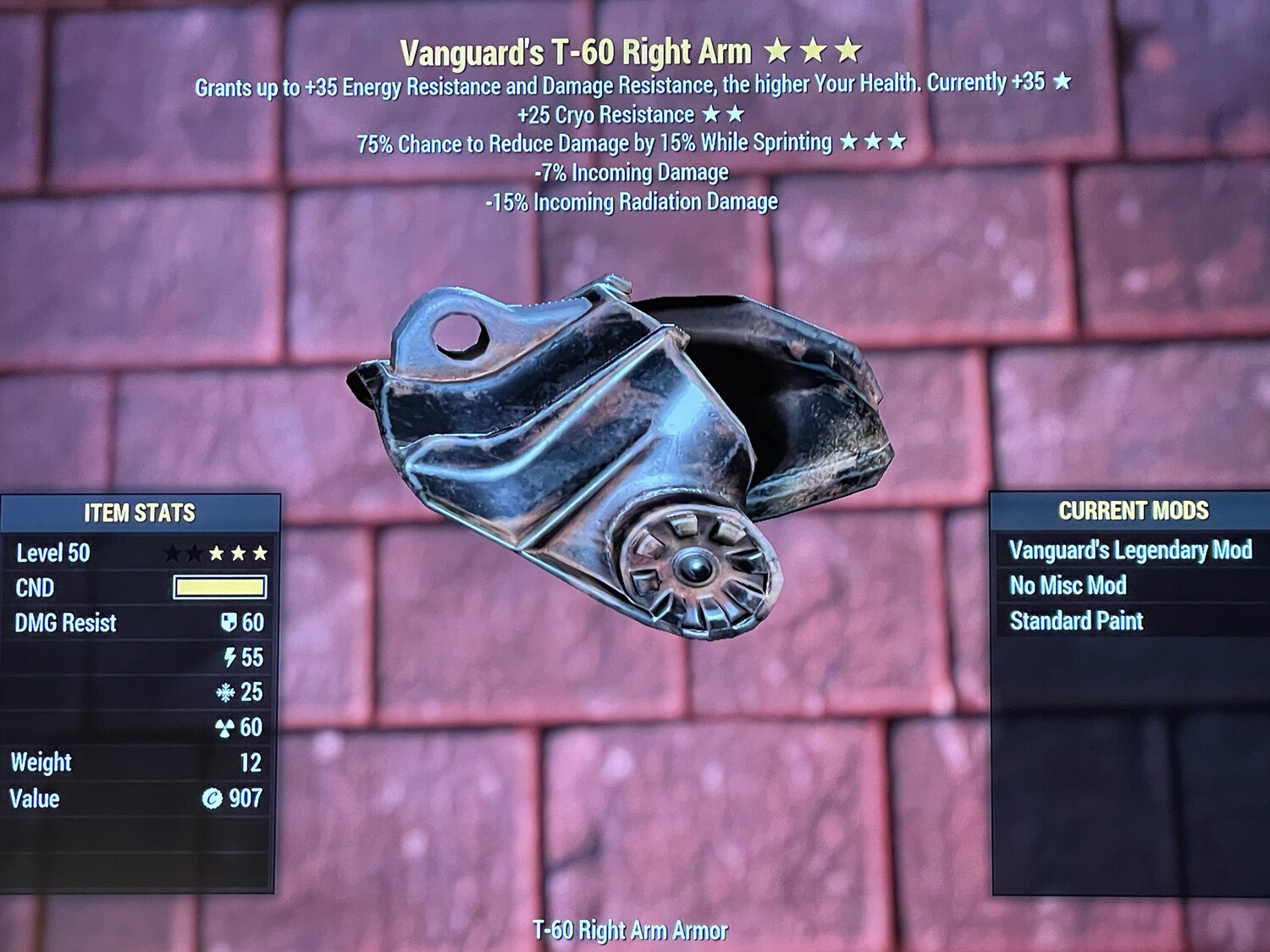Expand the CURRENT MODS panel header
The image size is (1270, 952).
(x=1132, y=511)
